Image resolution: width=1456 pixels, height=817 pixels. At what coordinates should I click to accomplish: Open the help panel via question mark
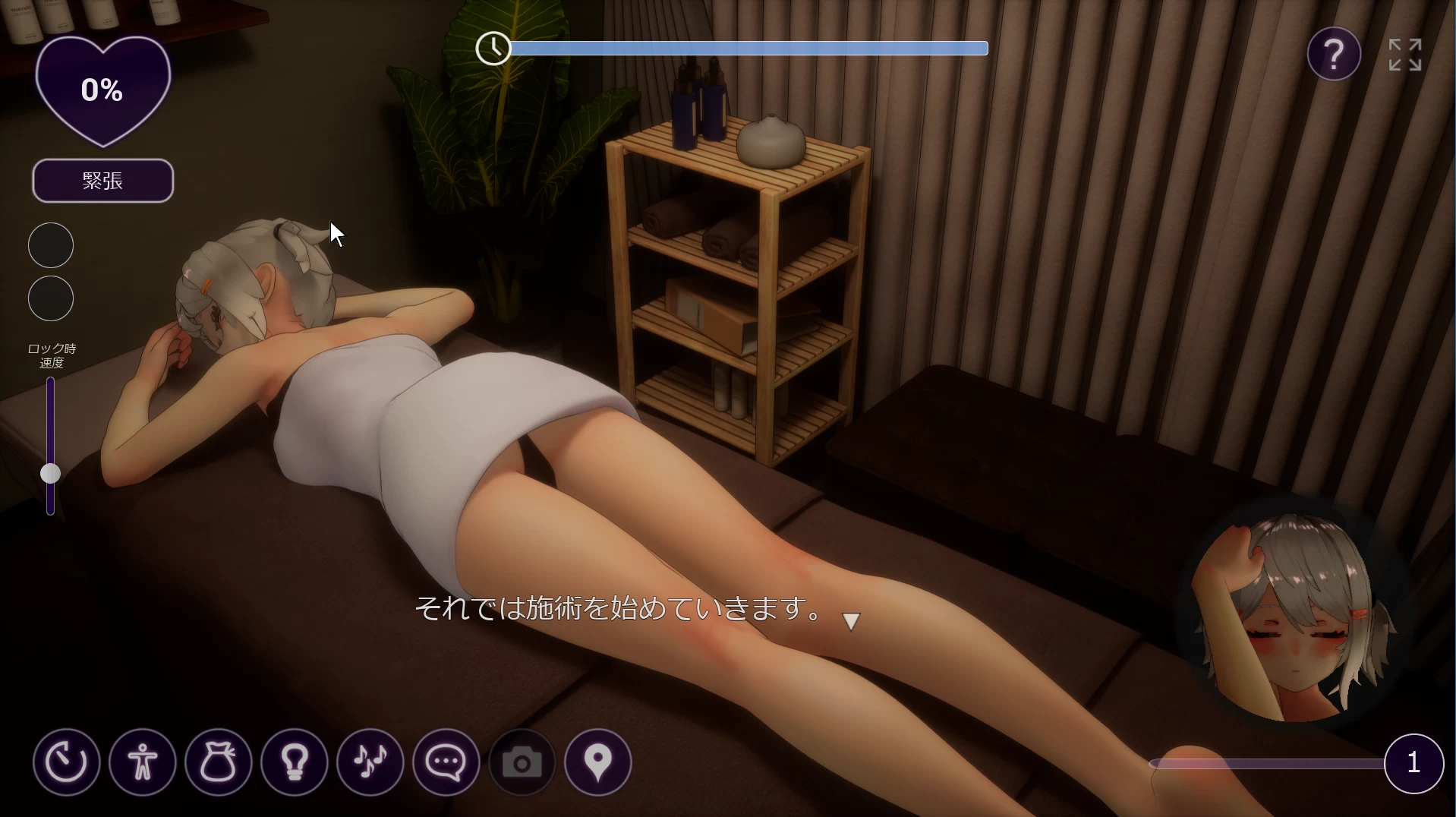[1334, 54]
